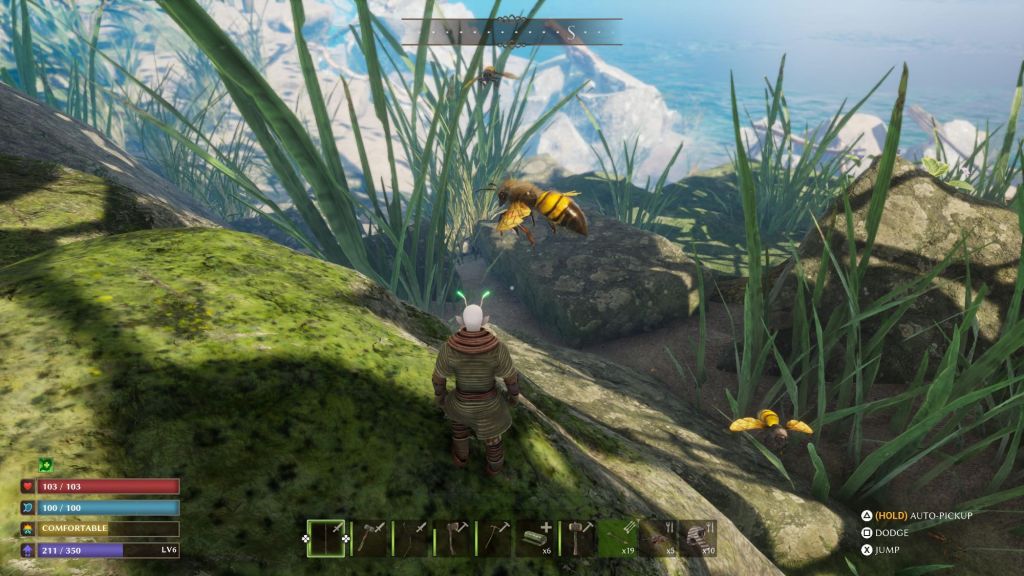Eat the food stack showing x5
The height and width of the screenshot is (576, 1024).
click(658, 538)
